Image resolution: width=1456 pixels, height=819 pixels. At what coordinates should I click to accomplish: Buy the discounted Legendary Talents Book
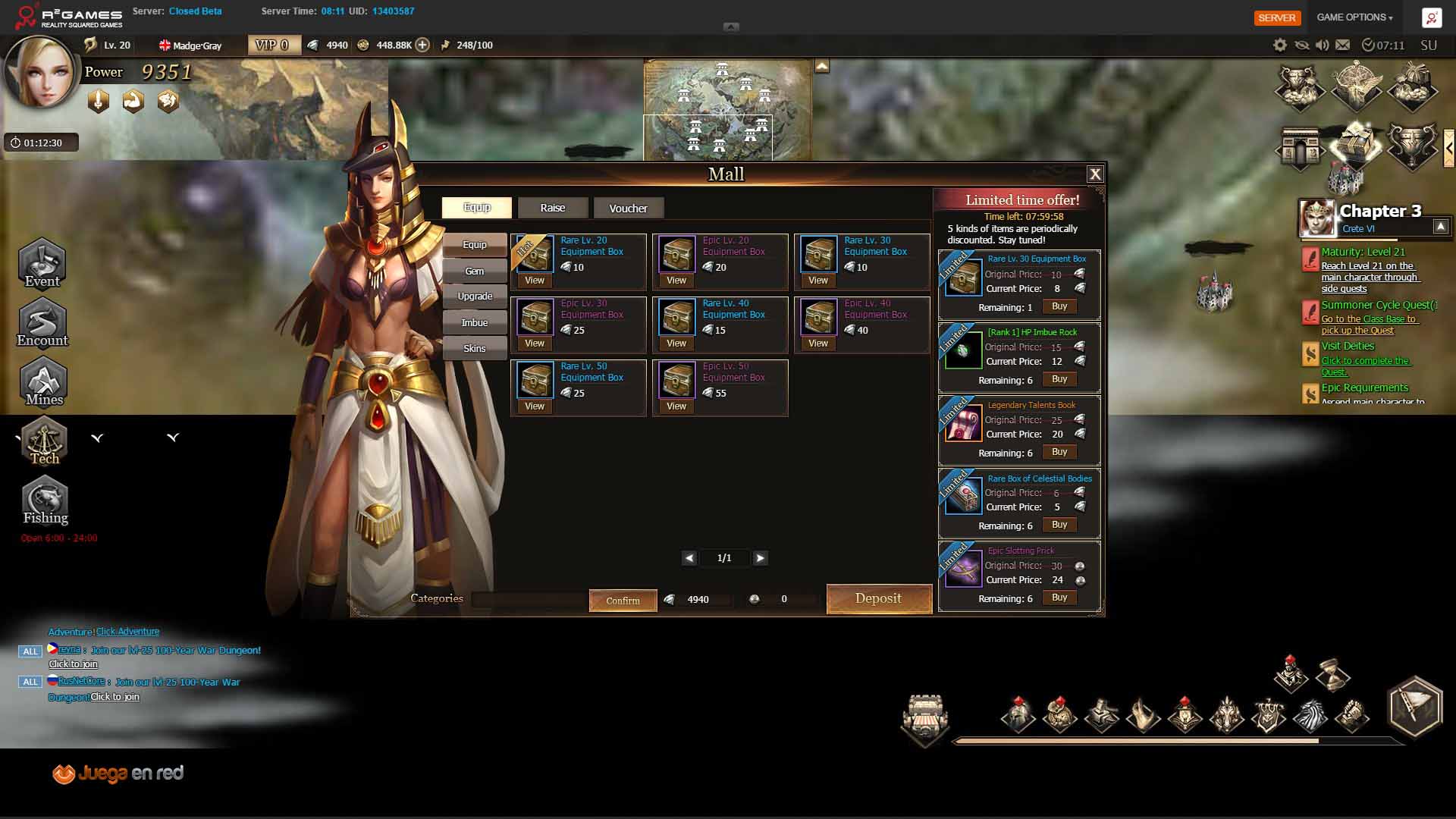pos(1059,452)
